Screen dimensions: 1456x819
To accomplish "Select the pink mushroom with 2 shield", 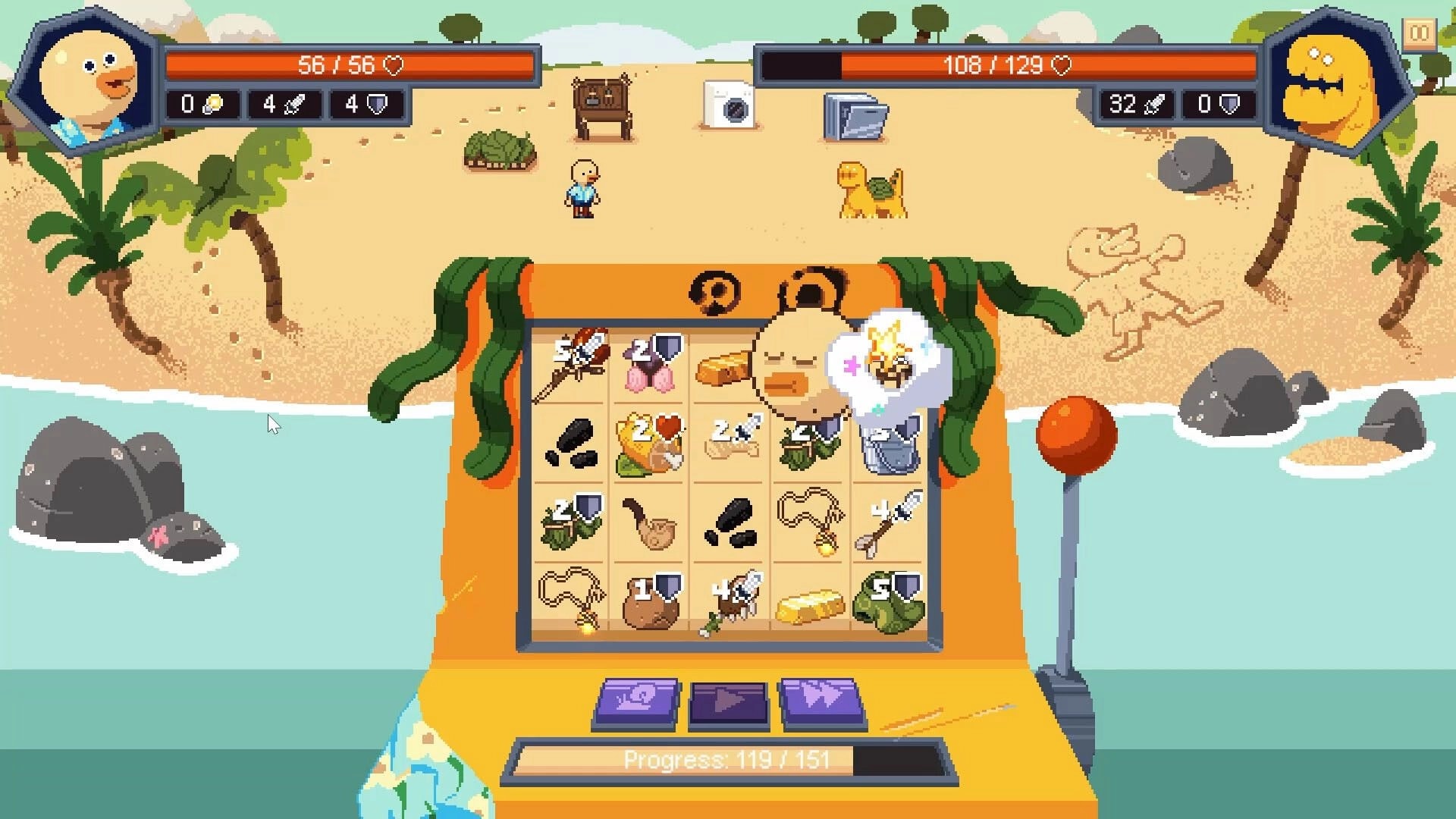I will tap(649, 366).
